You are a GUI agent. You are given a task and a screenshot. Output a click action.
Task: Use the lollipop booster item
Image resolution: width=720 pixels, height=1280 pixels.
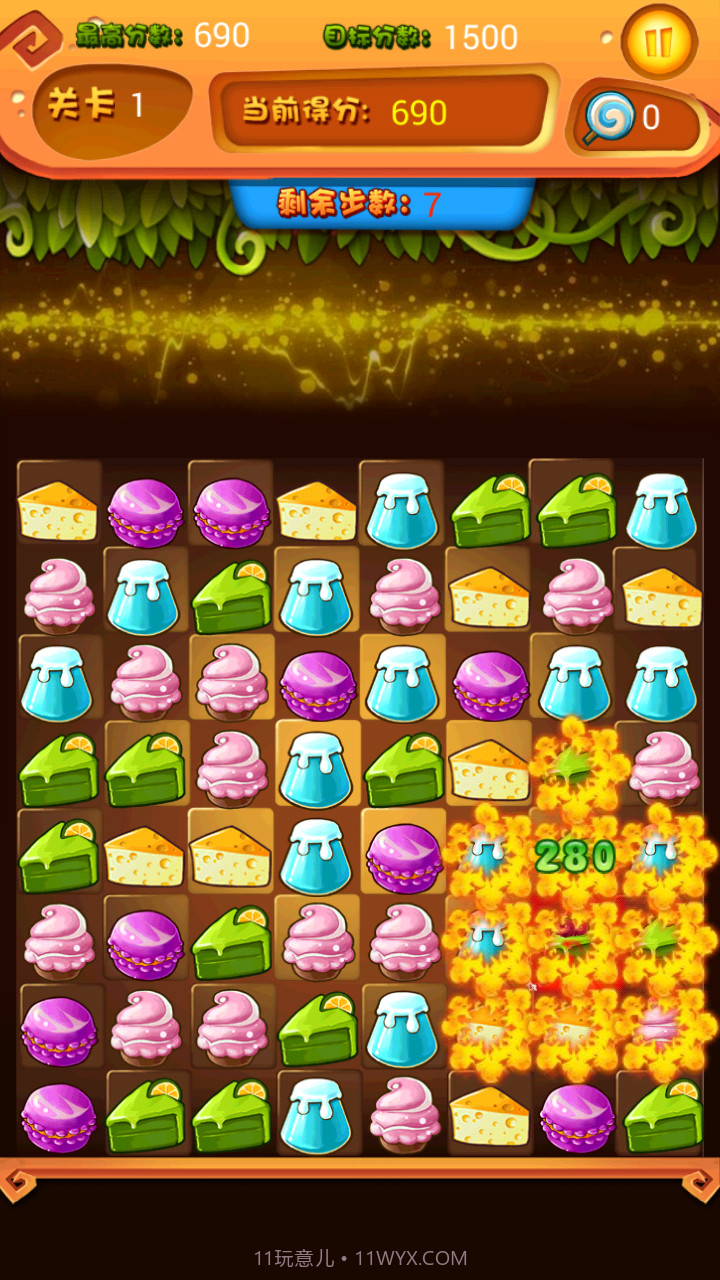coord(609,118)
